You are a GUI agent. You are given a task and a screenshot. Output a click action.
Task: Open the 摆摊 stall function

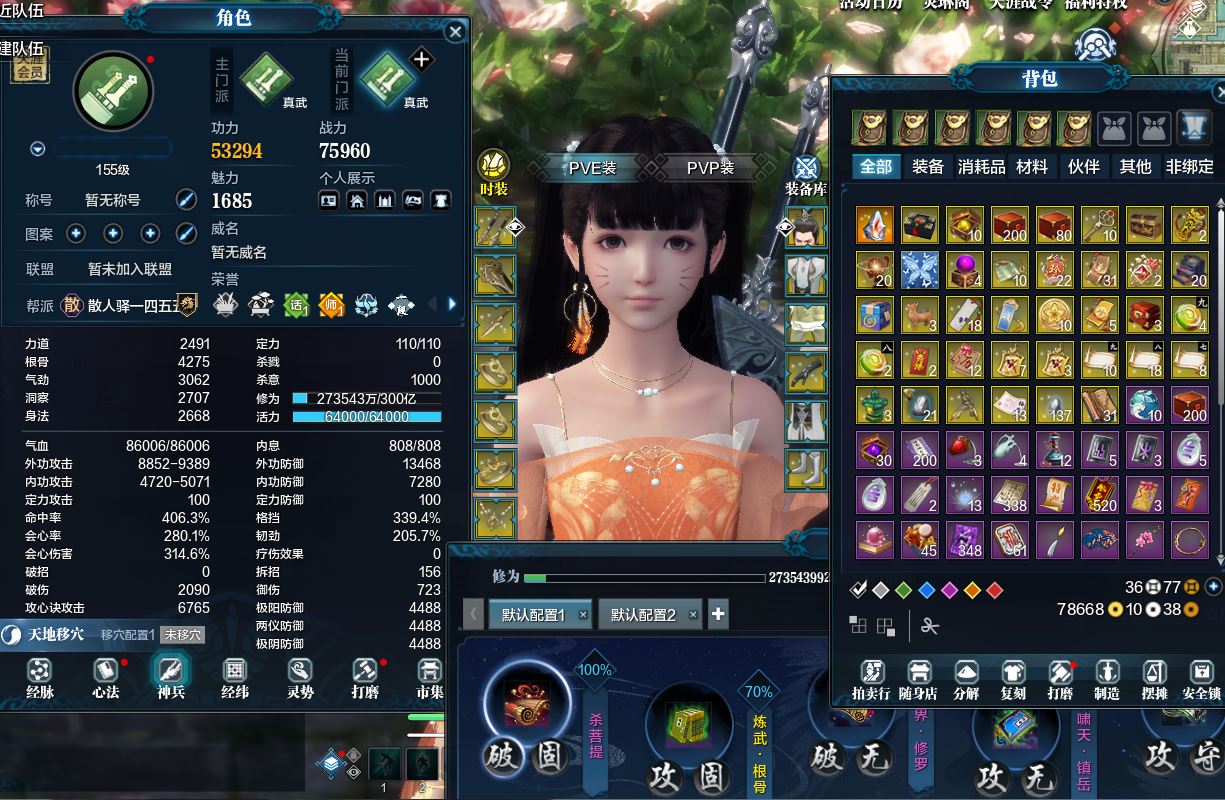click(x=1154, y=679)
